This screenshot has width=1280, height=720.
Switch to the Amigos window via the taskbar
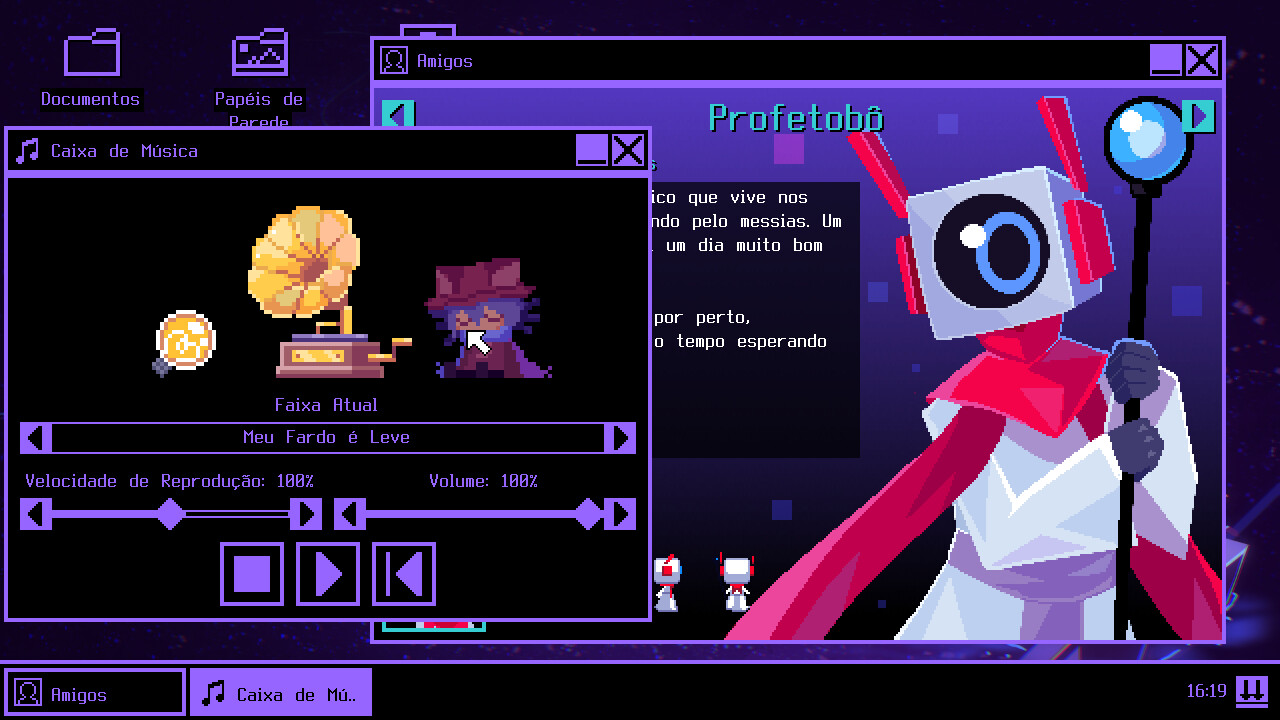click(x=95, y=691)
